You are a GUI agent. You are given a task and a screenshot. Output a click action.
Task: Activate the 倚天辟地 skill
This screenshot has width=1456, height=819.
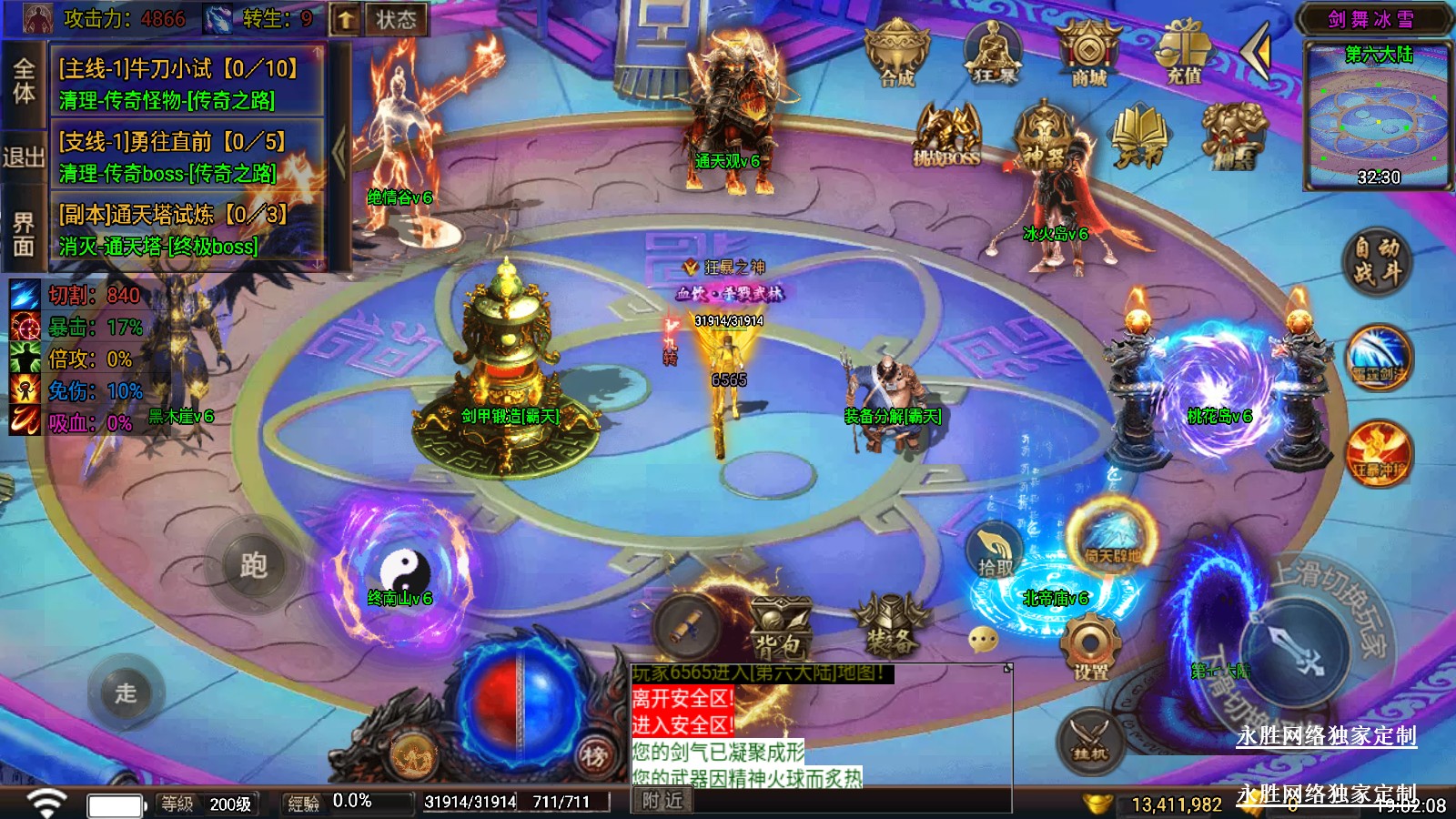click(x=1111, y=540)
